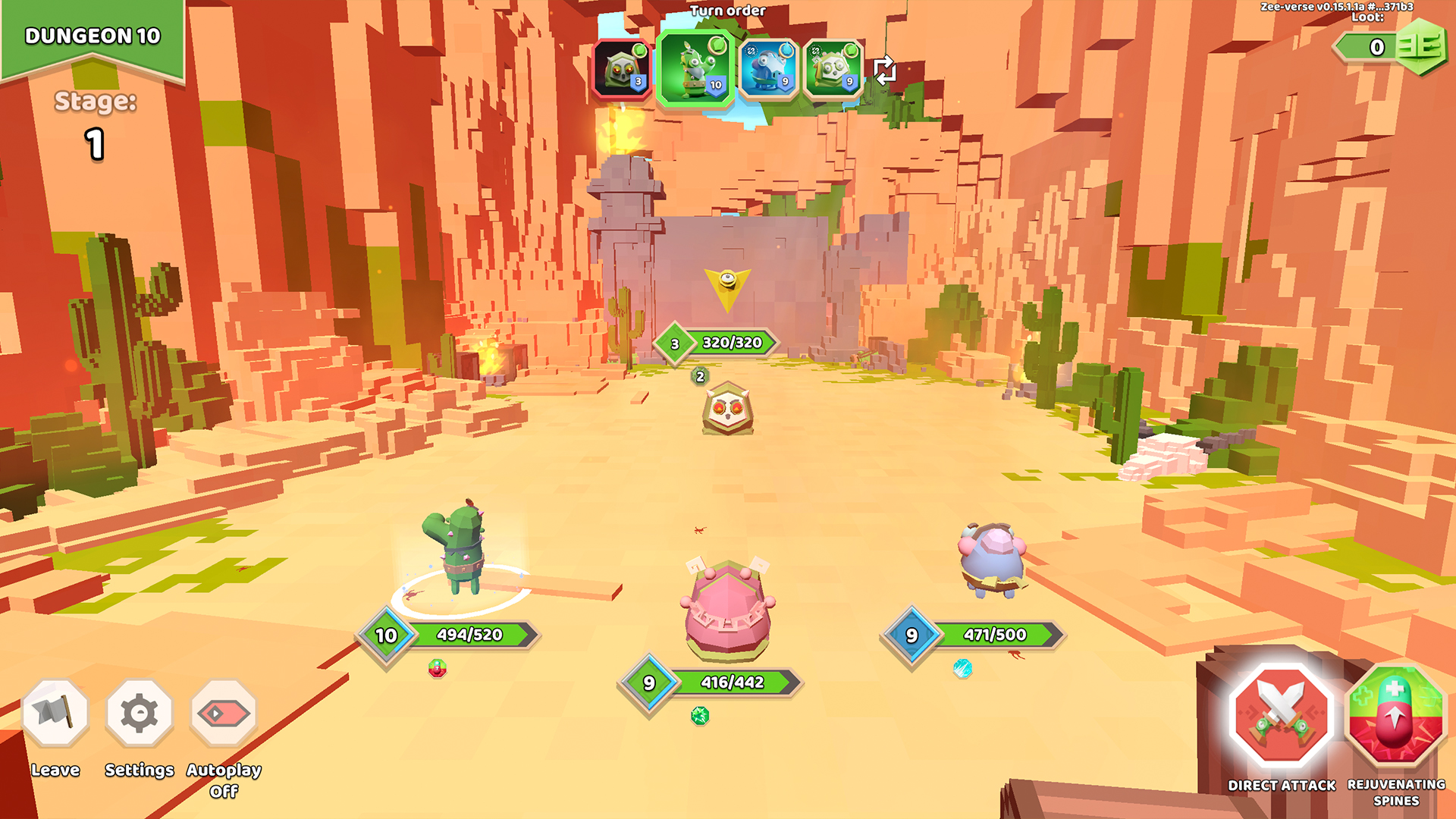Use the Direct Attack ability

pyautogui.click(x=1282, y=715)
